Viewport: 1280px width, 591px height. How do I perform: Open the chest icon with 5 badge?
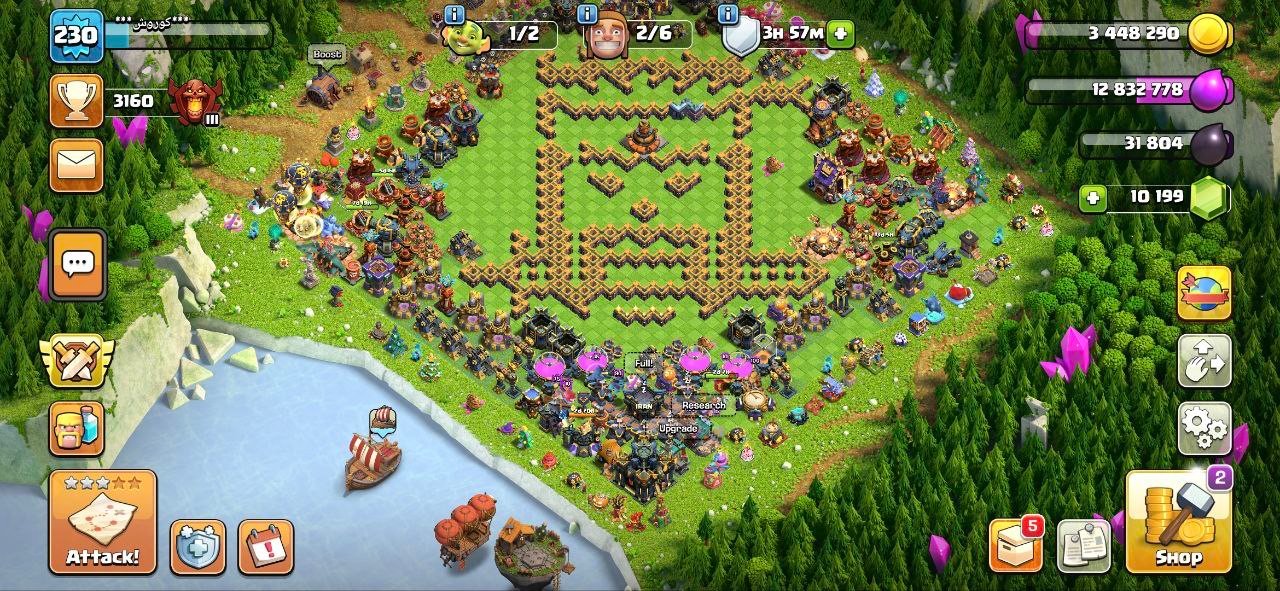1015,545
